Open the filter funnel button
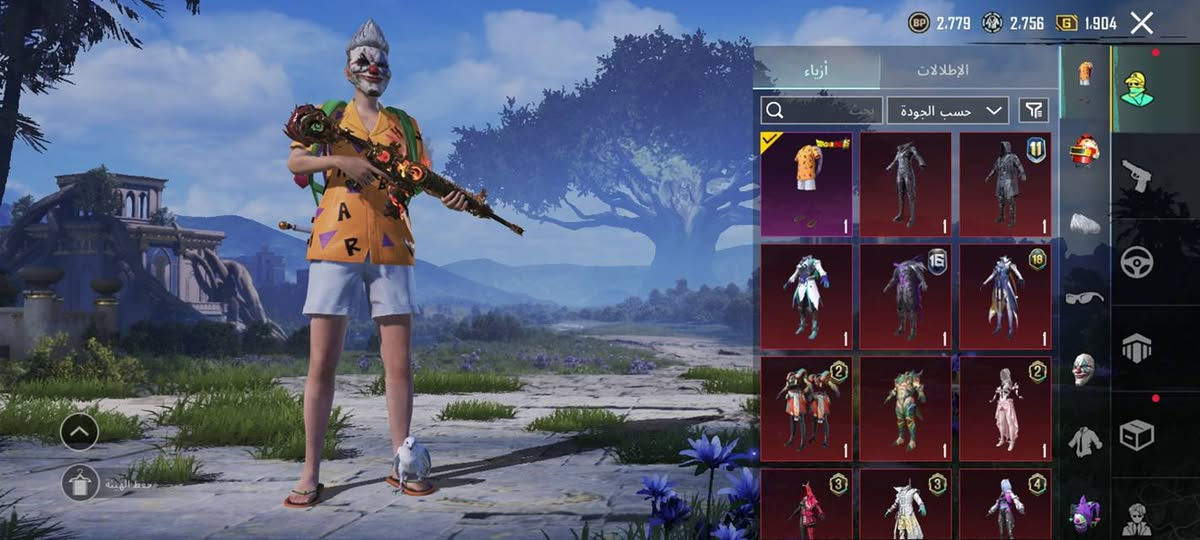The width and height of the screenshot is (1200, 540). pos(1033,110)
